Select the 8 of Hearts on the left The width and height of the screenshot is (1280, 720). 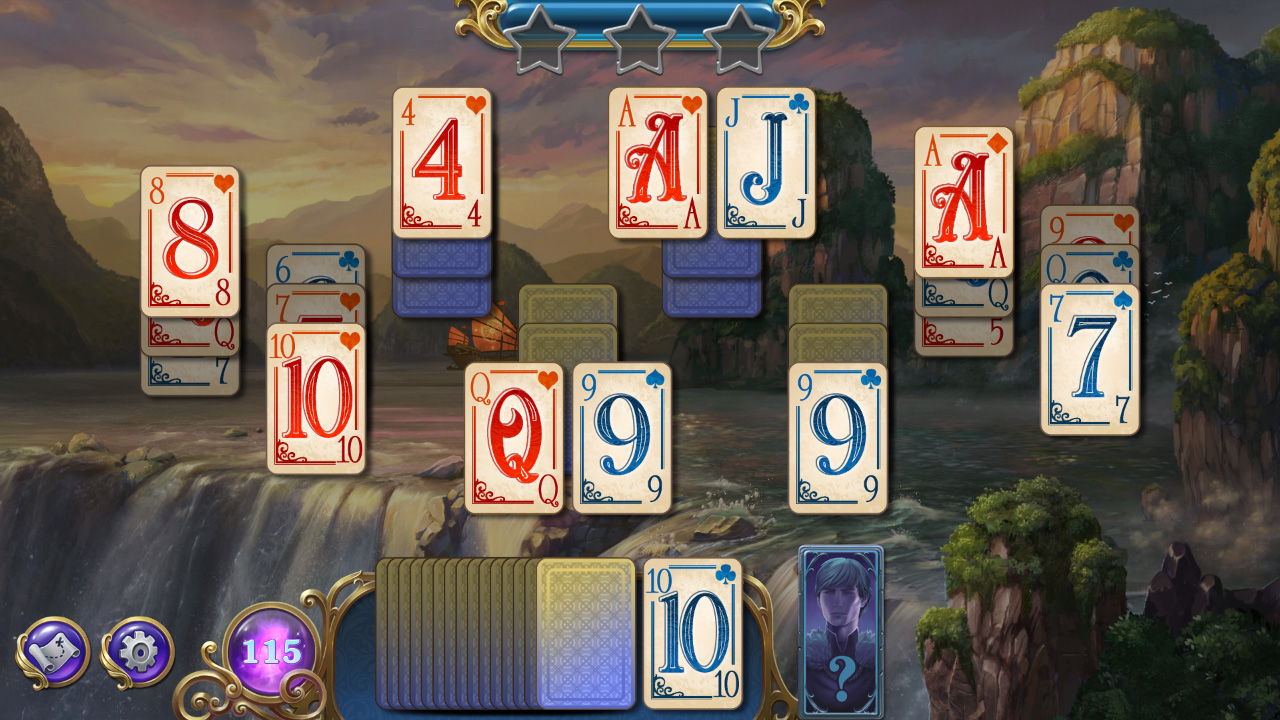(190, 240)
